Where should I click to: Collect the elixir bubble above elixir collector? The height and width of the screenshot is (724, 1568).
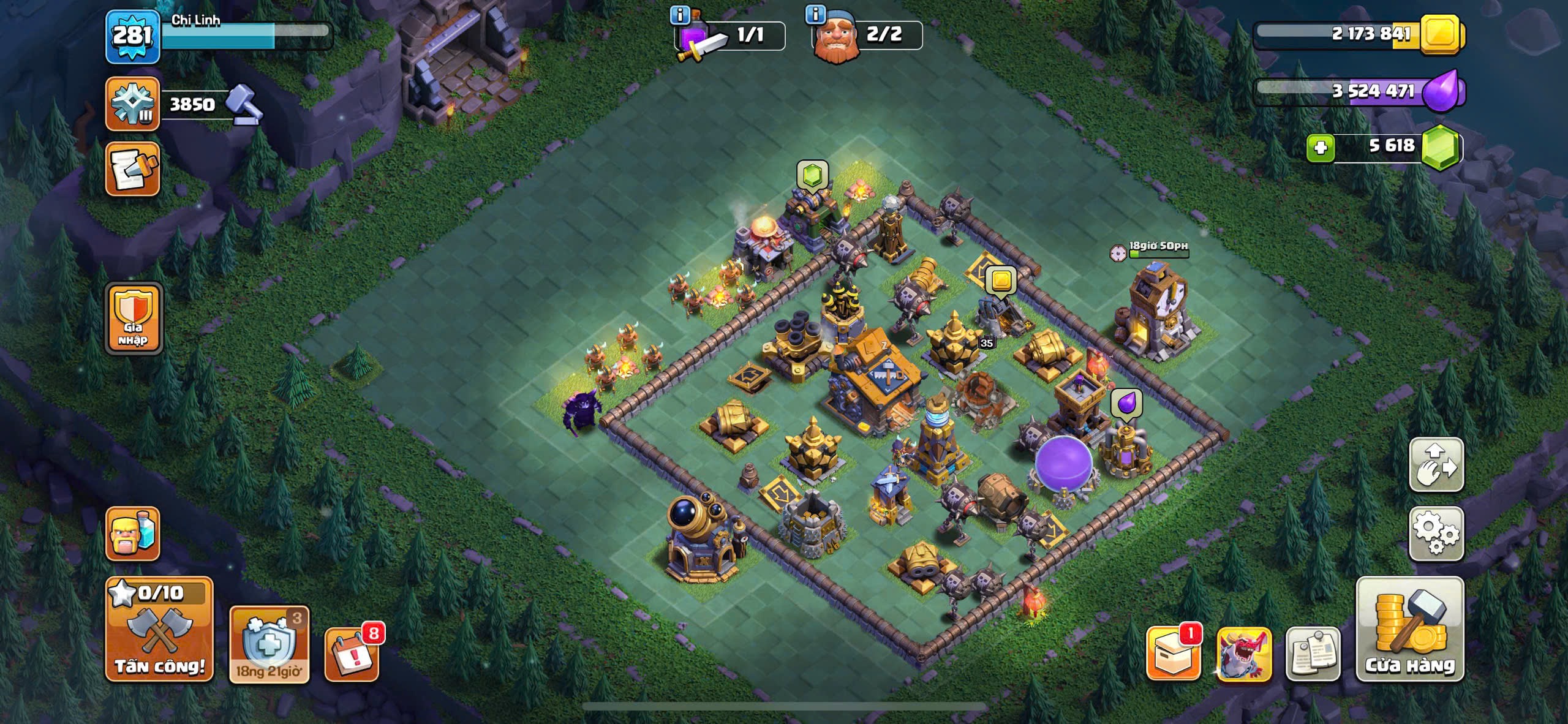coord(1126,404)
